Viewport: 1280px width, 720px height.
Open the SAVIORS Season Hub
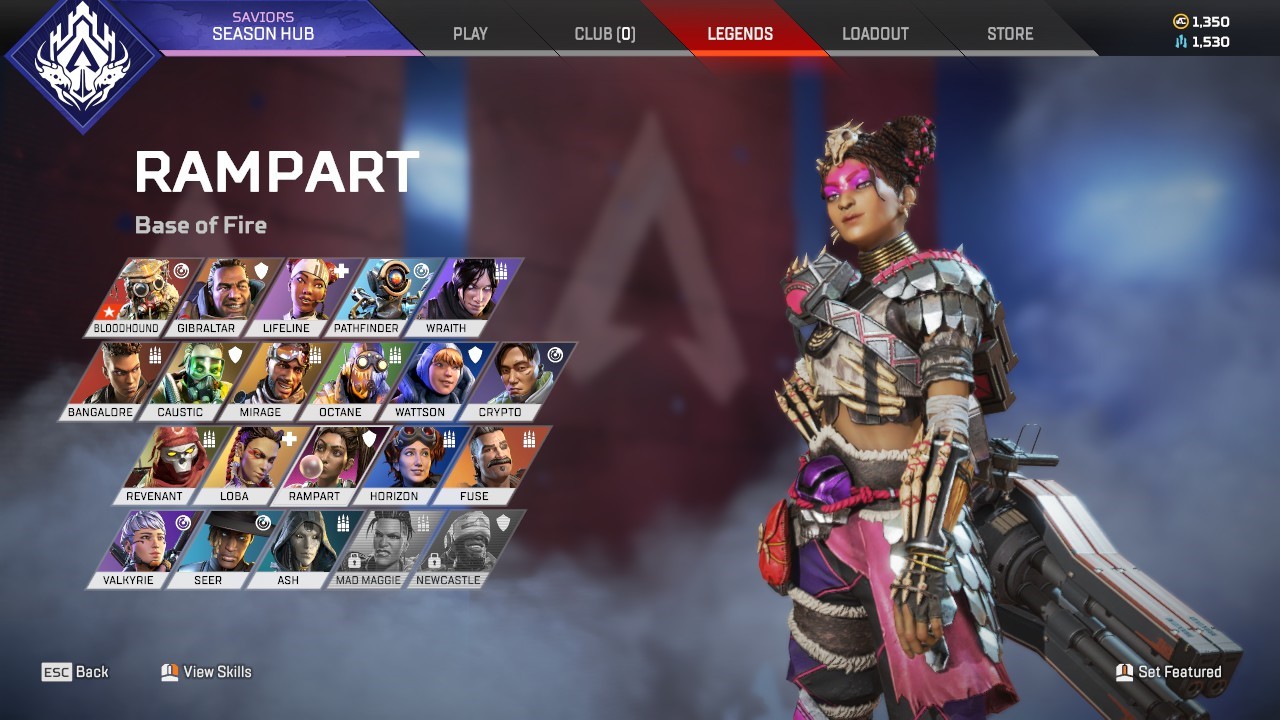263,26
